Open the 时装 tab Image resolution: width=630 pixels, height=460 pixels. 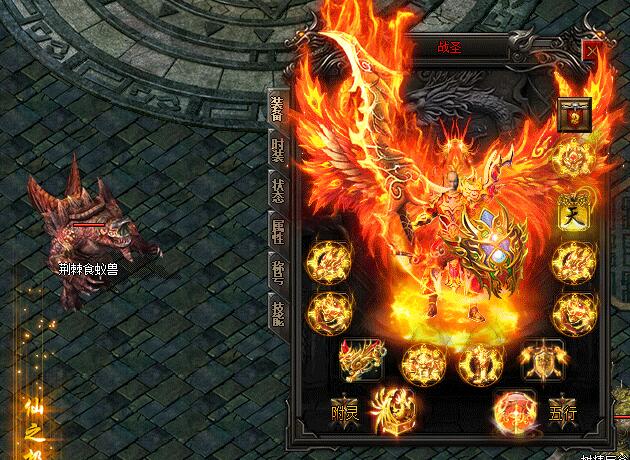pyautogui.click(x=278, y=152)
